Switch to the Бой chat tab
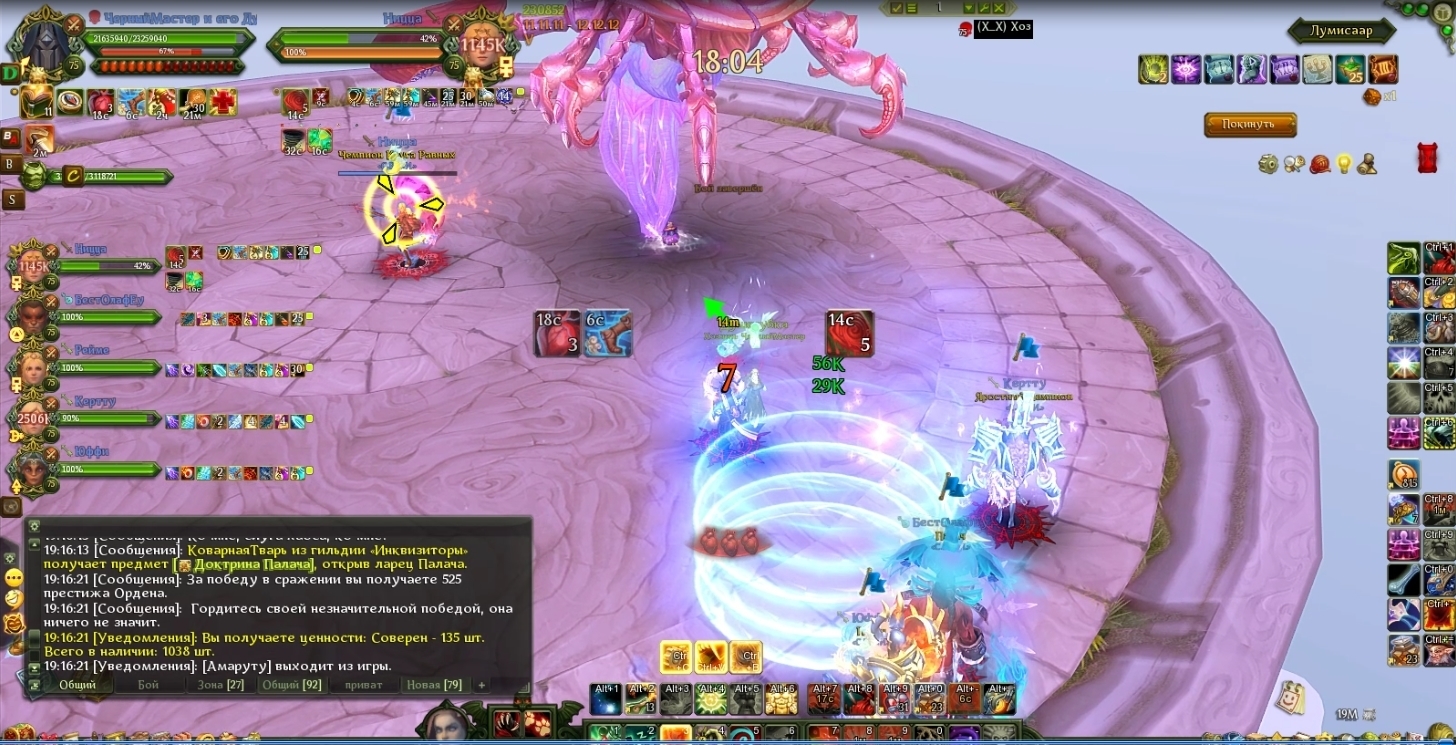 click(x=148, y=685)
